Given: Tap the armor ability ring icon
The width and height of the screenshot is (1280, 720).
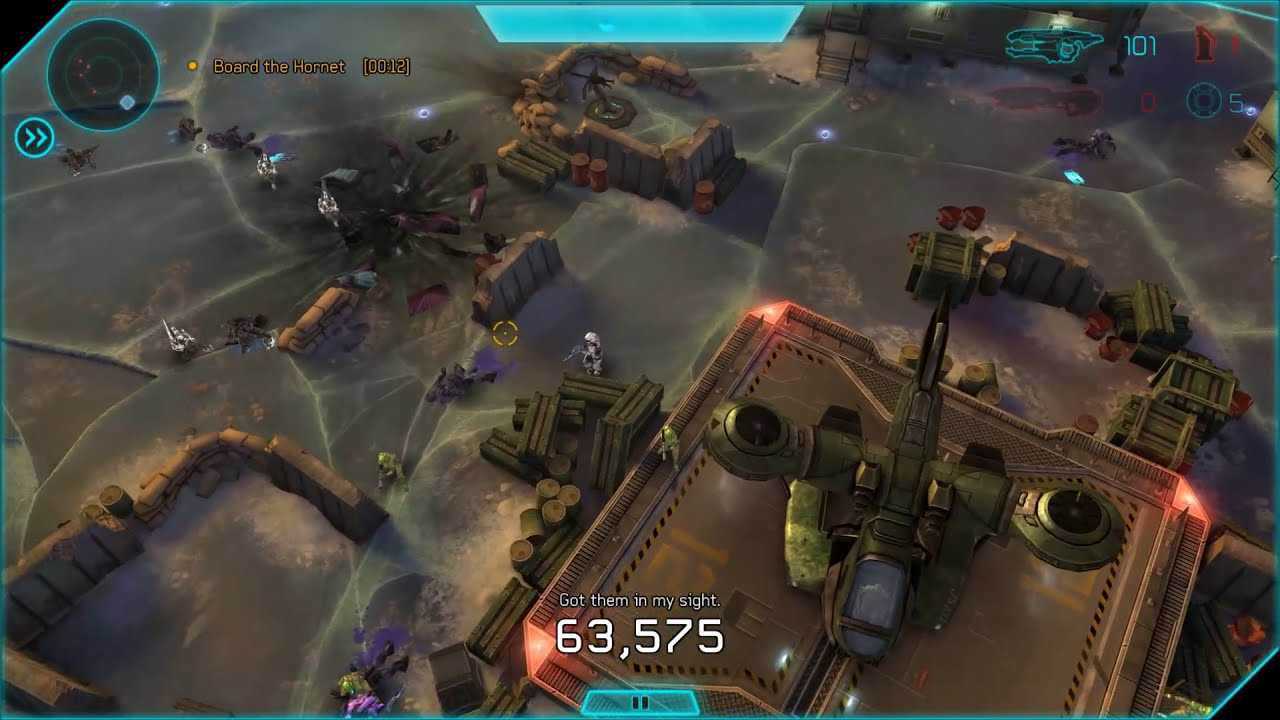Looking at the screenshot, I should coord(1203,100).
